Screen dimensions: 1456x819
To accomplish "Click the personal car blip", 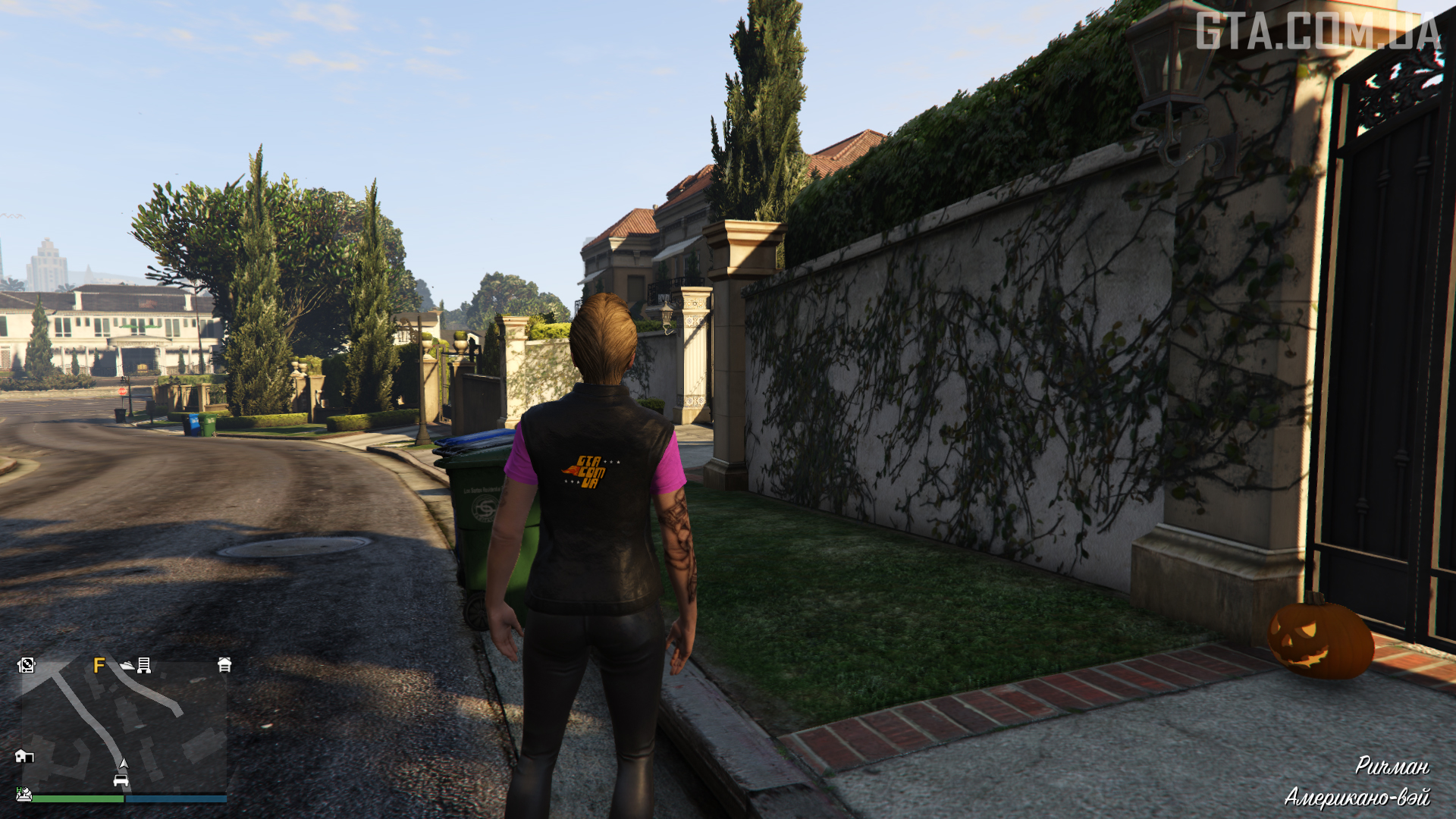I will [x=121, y=780].
